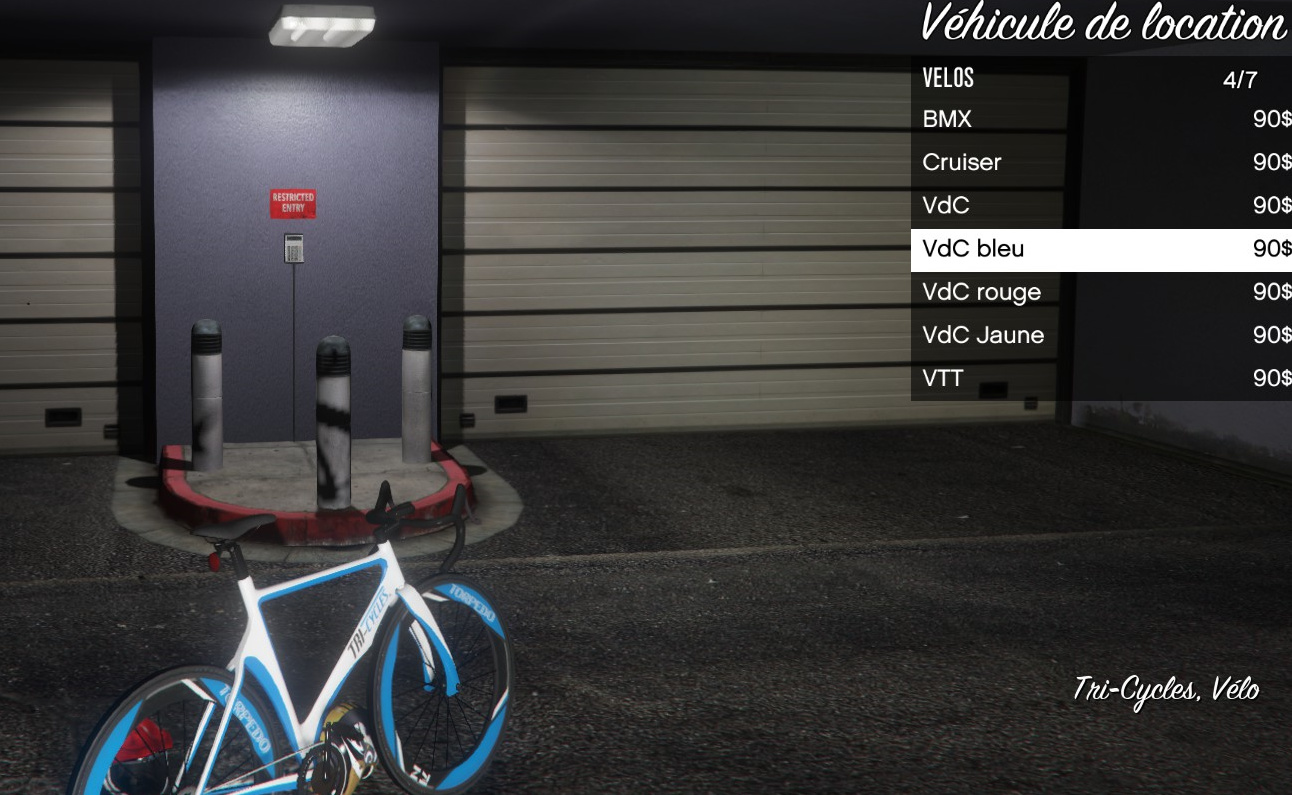
Task: Click the highlighted white selection bar
Action: click(x=1100, y=249)
